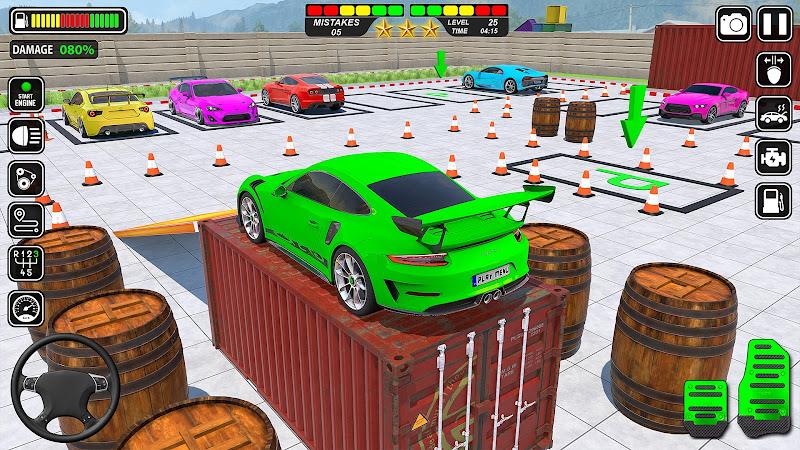Open the gear shifter control
Image resolution: width=800 pixels, height=450 pixels.
coord(24,264)
